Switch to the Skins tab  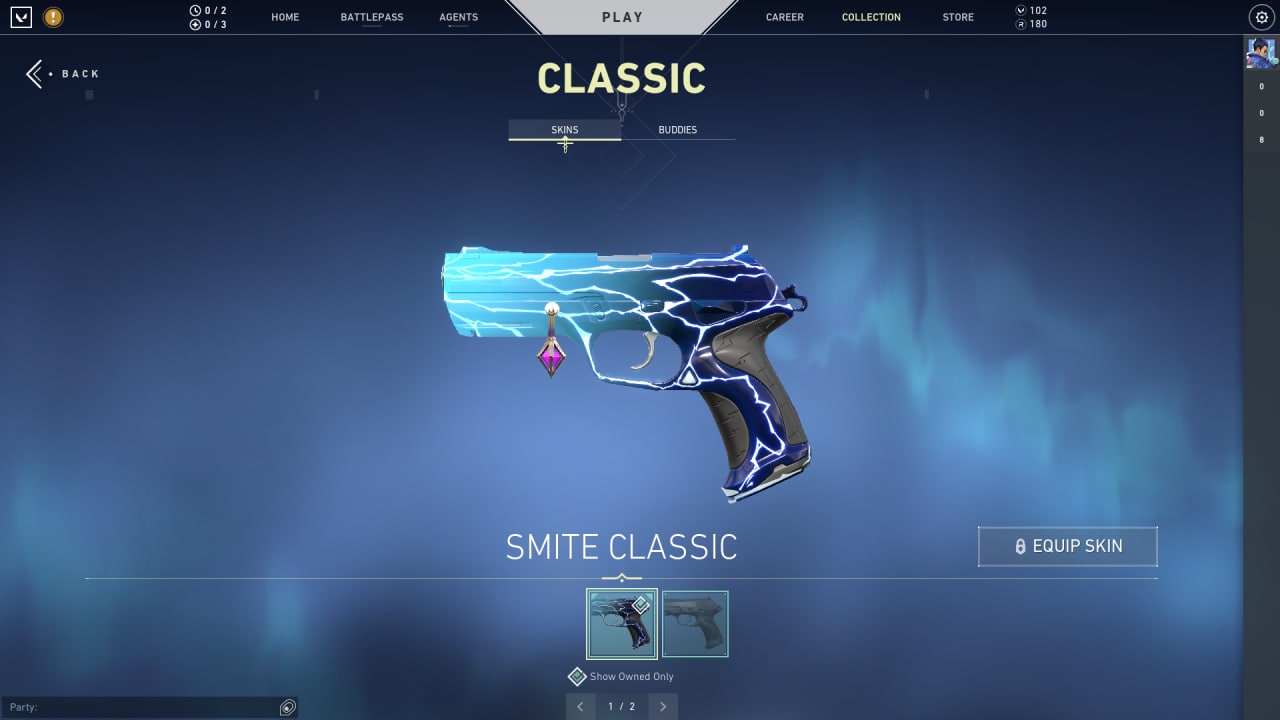click(564, 130)
